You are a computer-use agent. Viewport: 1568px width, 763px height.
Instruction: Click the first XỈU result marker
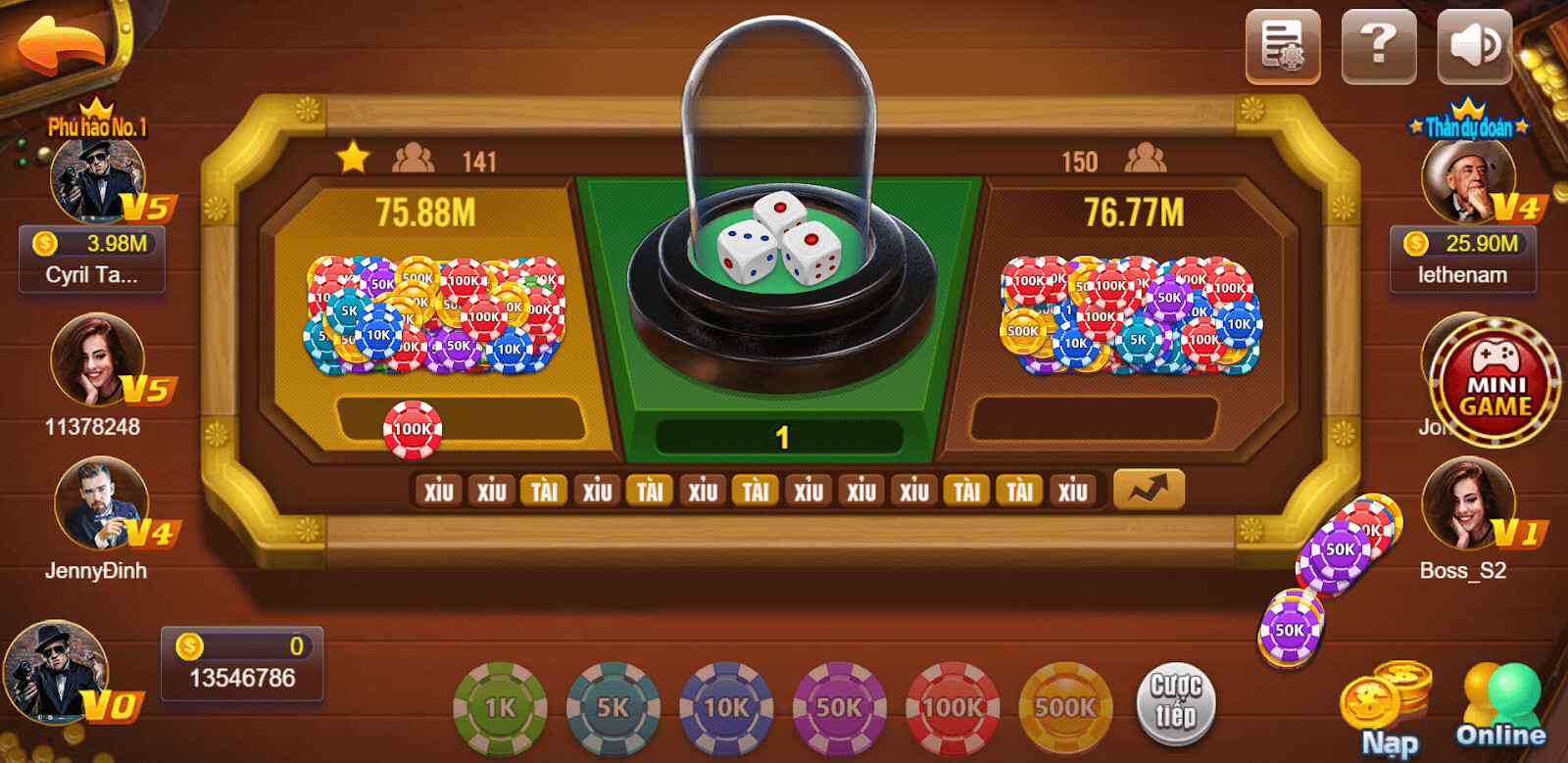439,489
